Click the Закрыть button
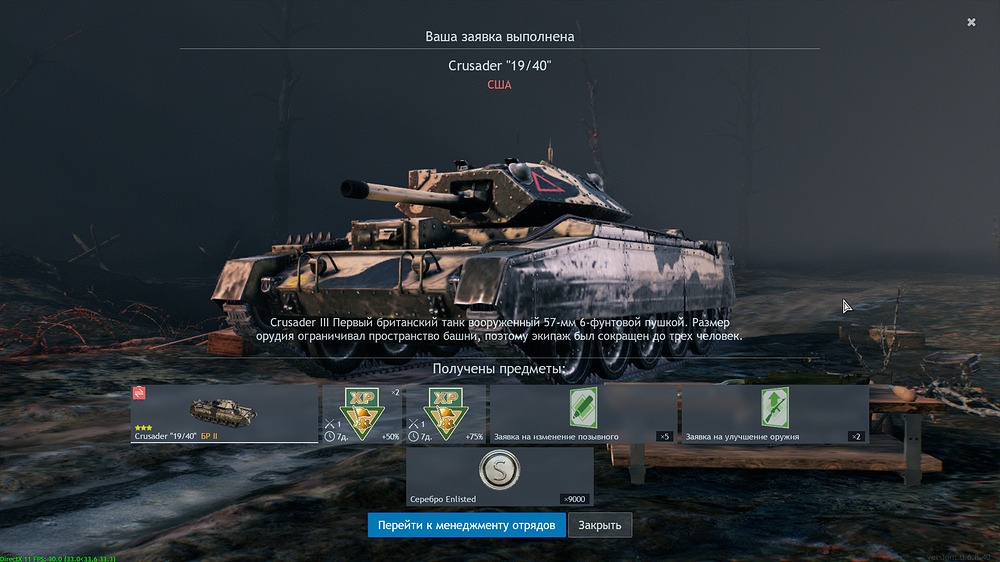The image size is (1000, 562). [x=600, y=525]
